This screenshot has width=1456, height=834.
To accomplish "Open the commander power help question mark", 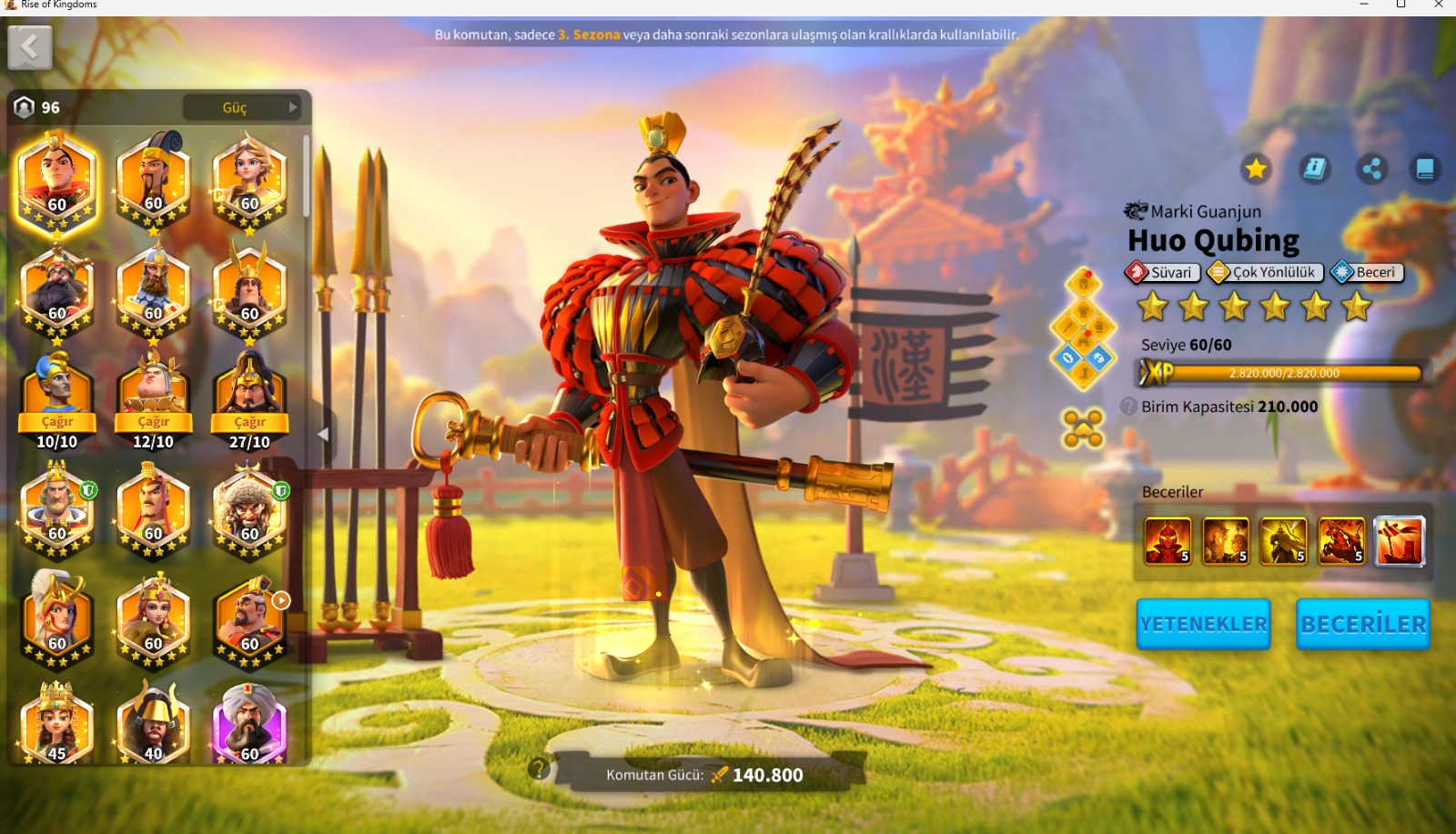I will point(539,769).
